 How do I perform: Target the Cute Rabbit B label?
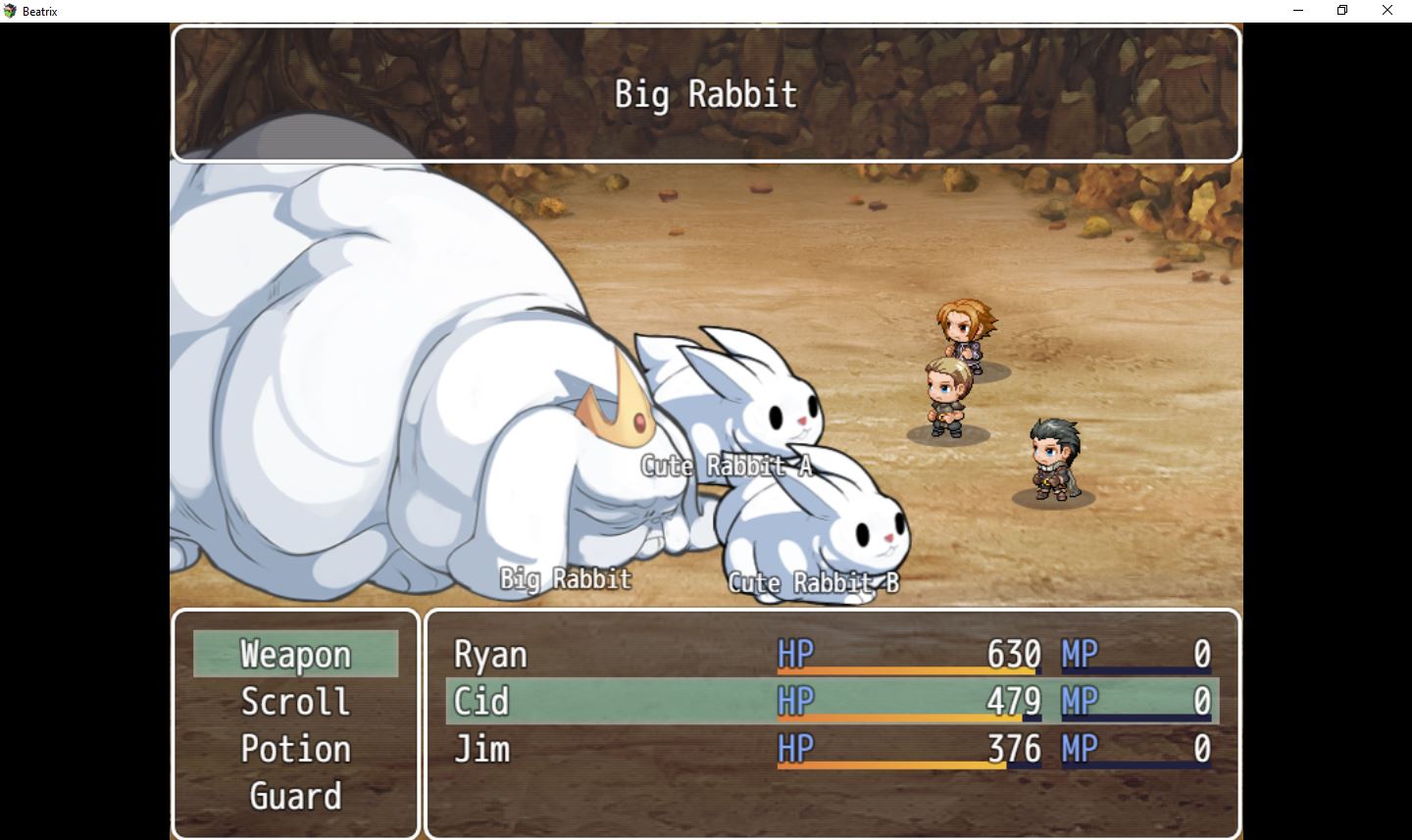click(x=813, y=583)
